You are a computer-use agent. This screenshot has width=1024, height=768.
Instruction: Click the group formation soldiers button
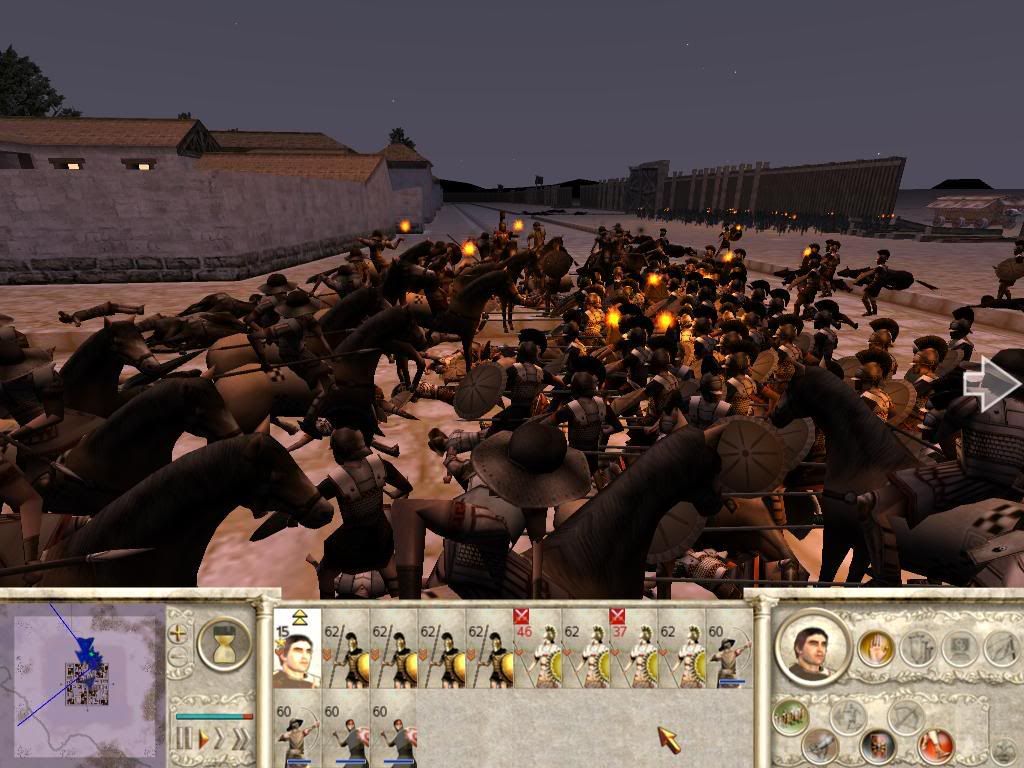coord(791,717)
